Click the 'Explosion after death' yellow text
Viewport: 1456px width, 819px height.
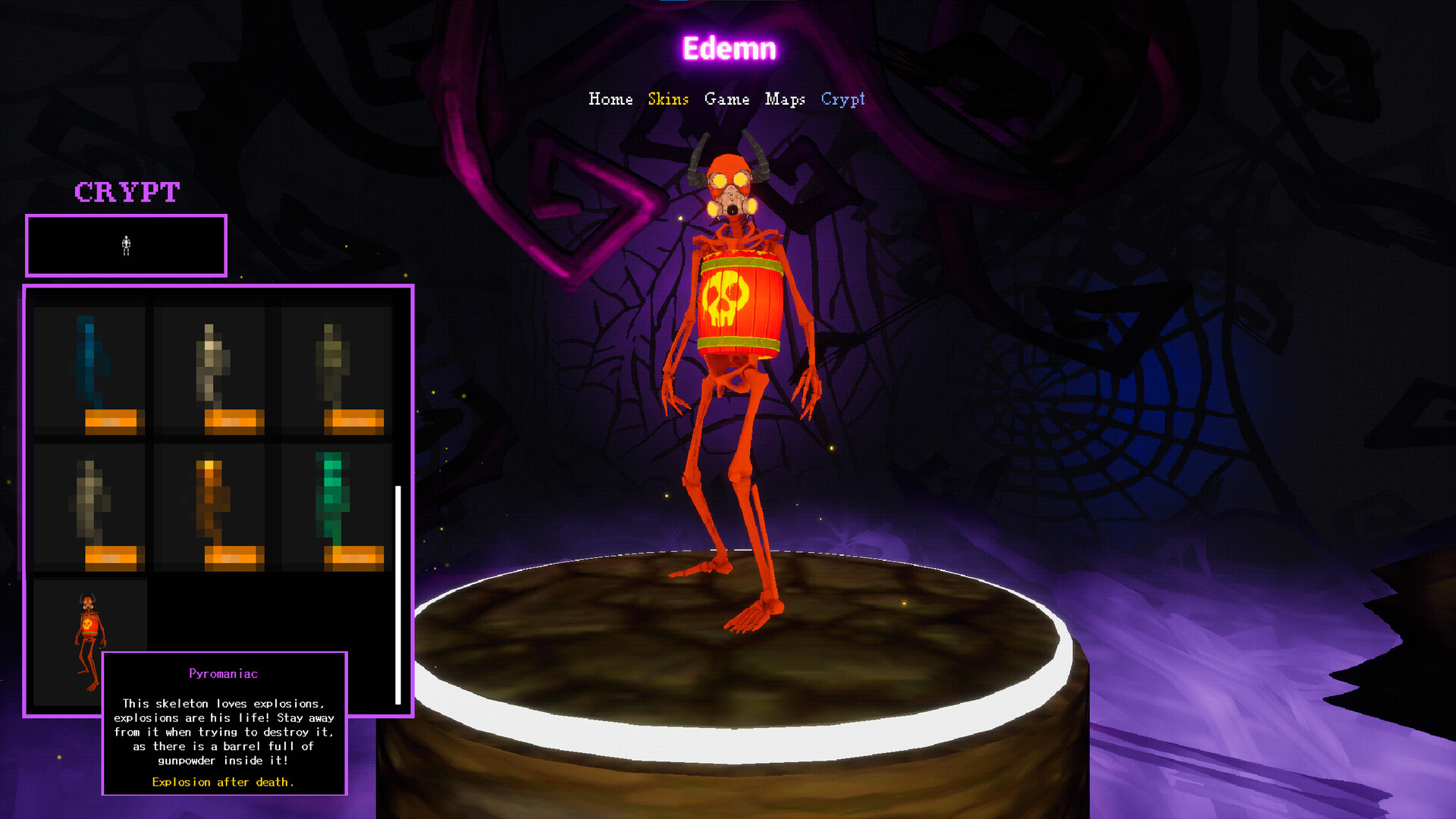click(222, 782)
